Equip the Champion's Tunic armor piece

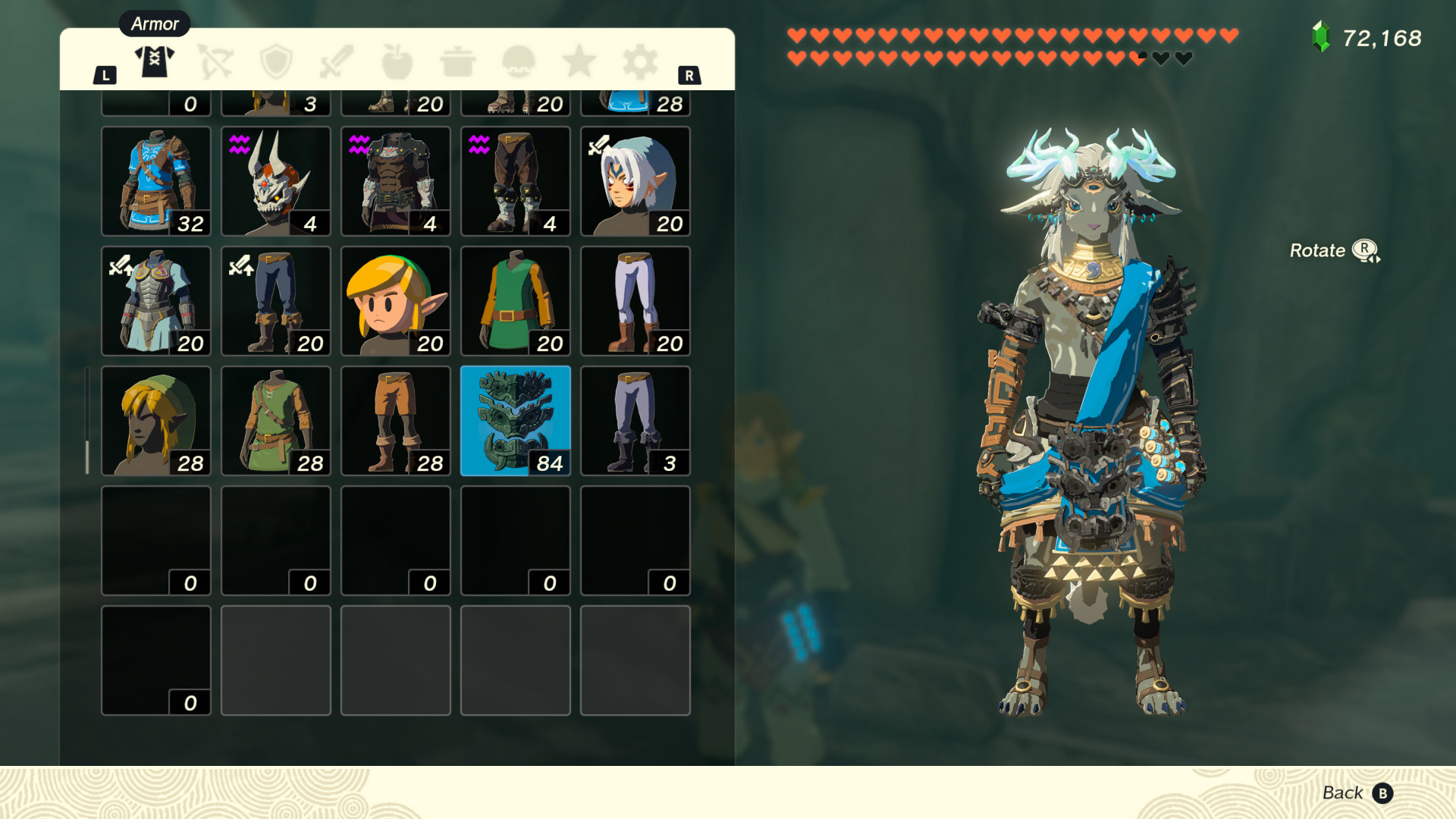pyautogui.click(x=155, y=180)
